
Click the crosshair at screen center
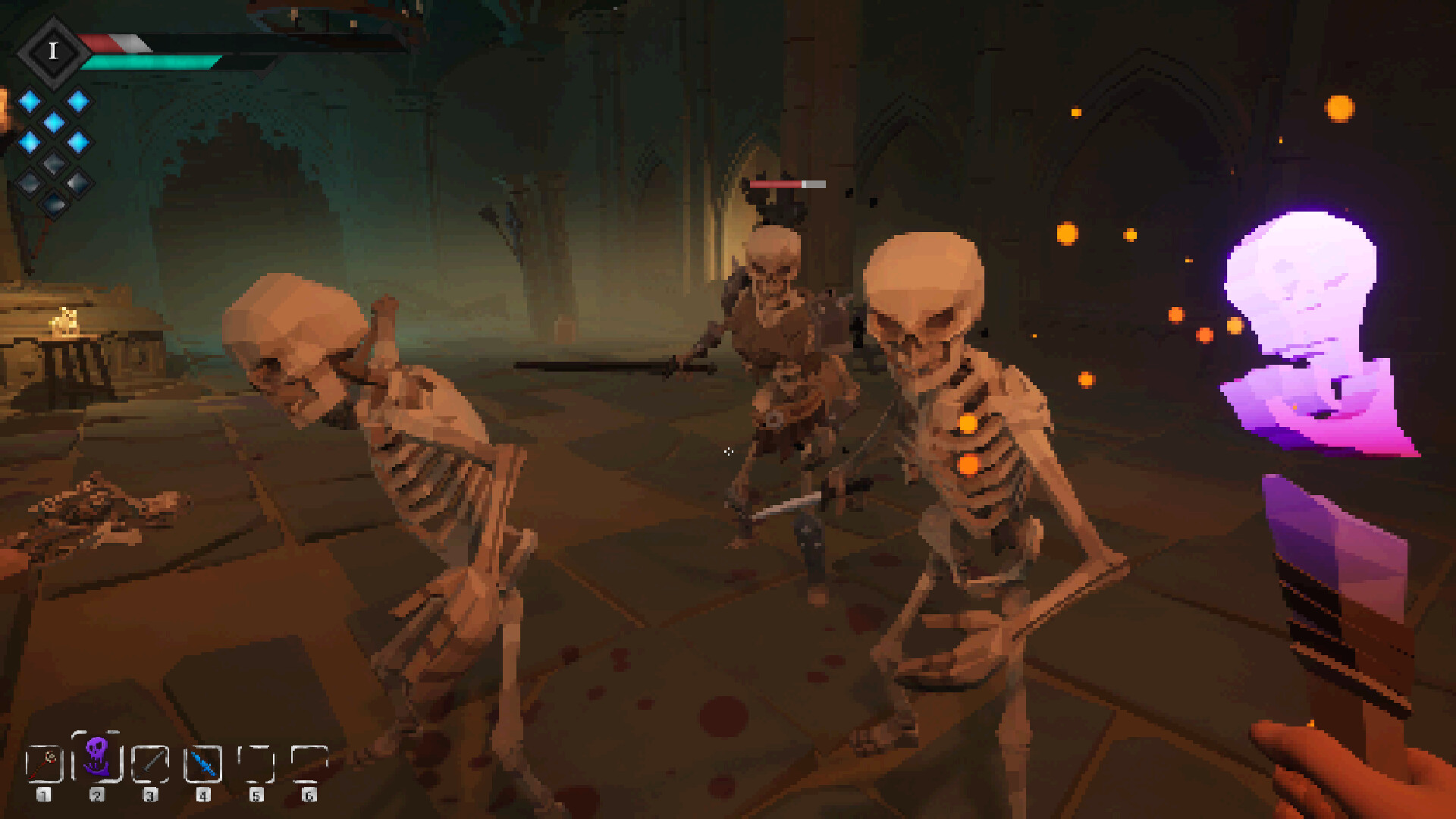728,452
